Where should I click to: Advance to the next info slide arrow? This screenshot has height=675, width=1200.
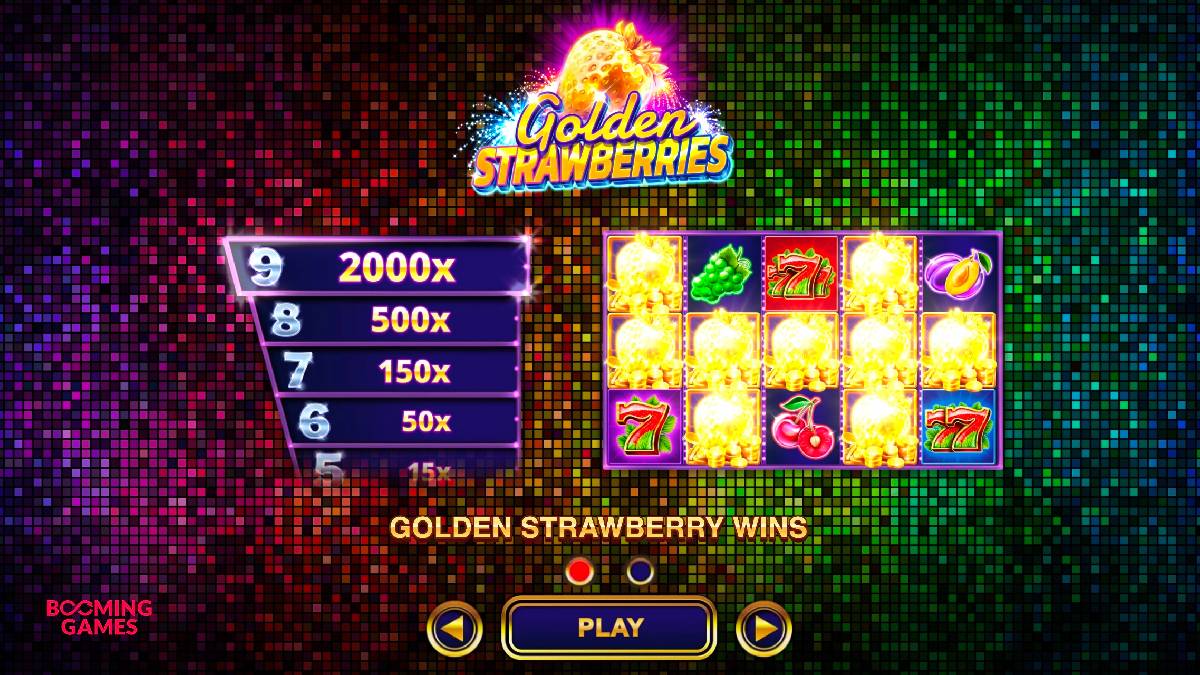[764, 628]
